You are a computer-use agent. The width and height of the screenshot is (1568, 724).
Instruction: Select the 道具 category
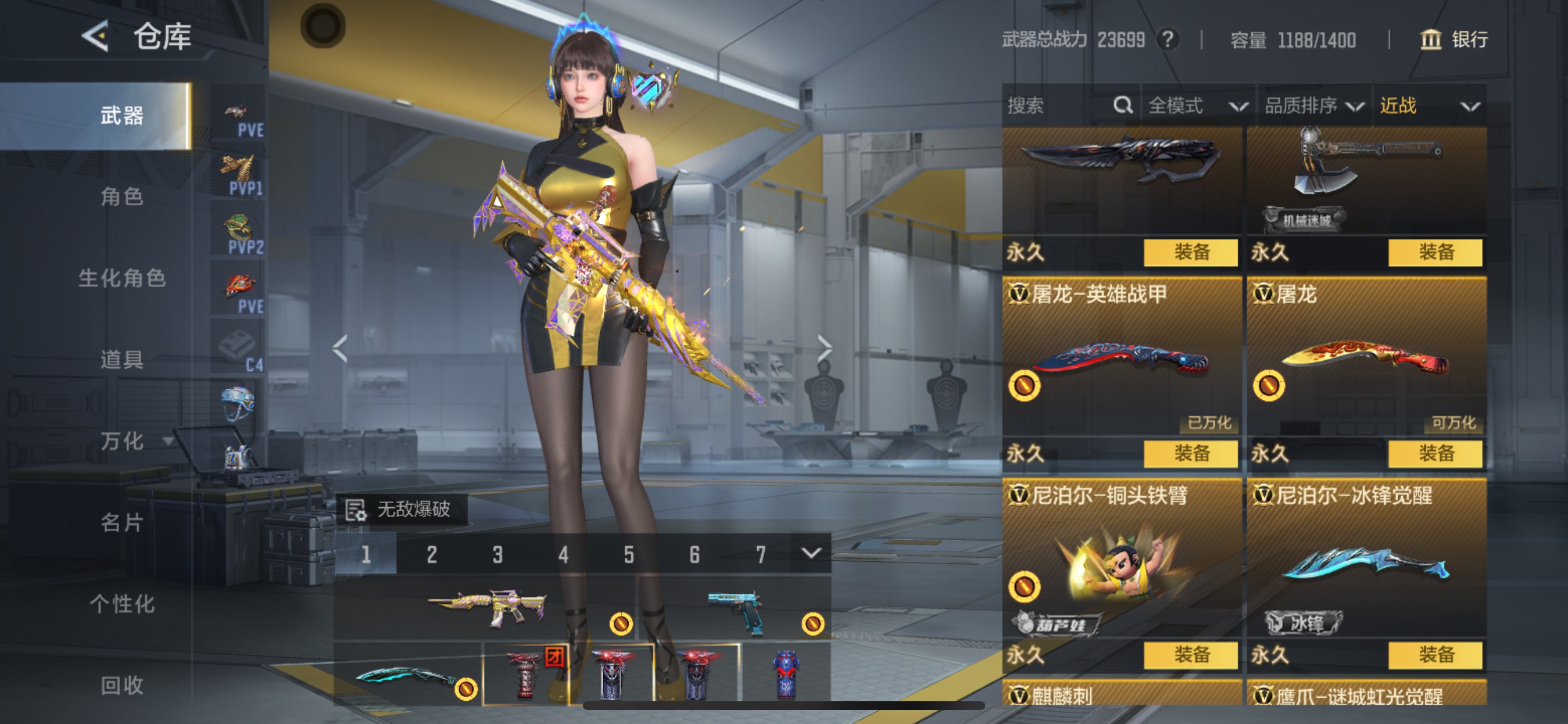(122, 359)
